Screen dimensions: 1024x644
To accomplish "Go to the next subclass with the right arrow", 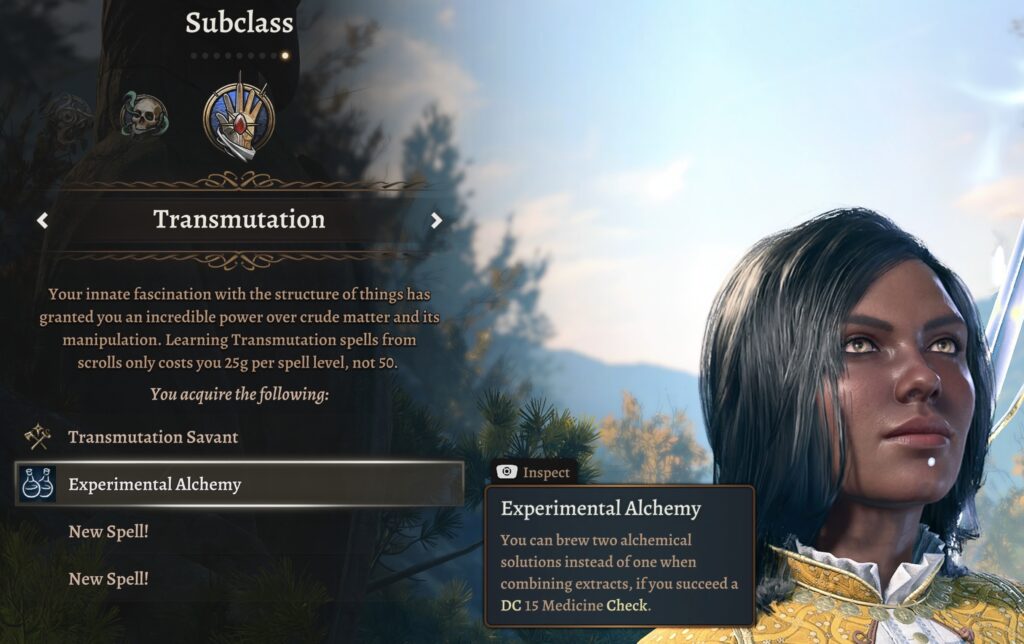I will (x=436, y=220).
